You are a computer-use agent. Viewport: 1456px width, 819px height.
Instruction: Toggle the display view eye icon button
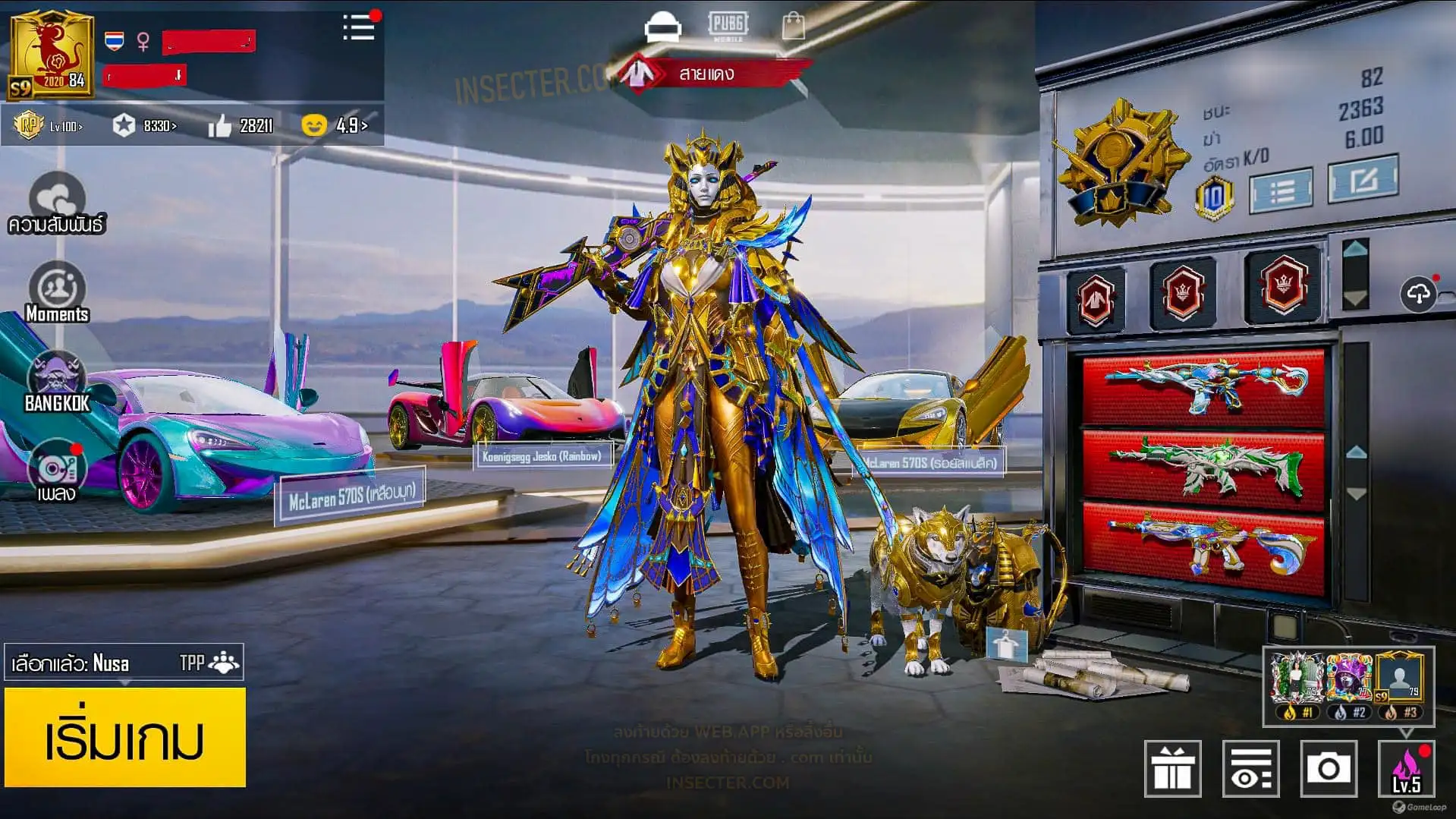[x=1250, y=768]
